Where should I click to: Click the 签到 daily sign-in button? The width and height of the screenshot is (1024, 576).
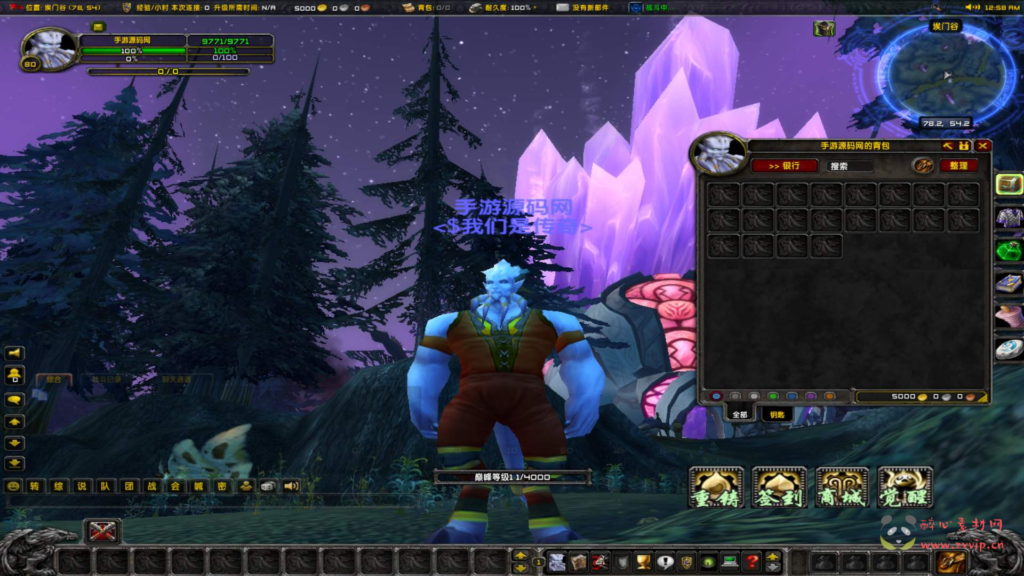(779, 487)
